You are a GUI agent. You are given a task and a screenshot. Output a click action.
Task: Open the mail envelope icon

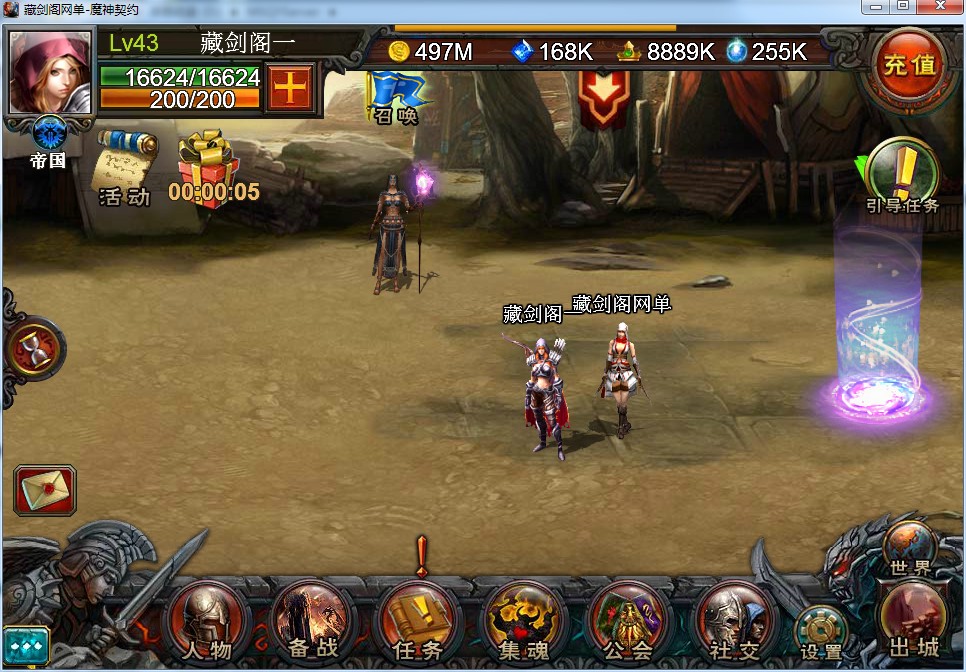43,491
